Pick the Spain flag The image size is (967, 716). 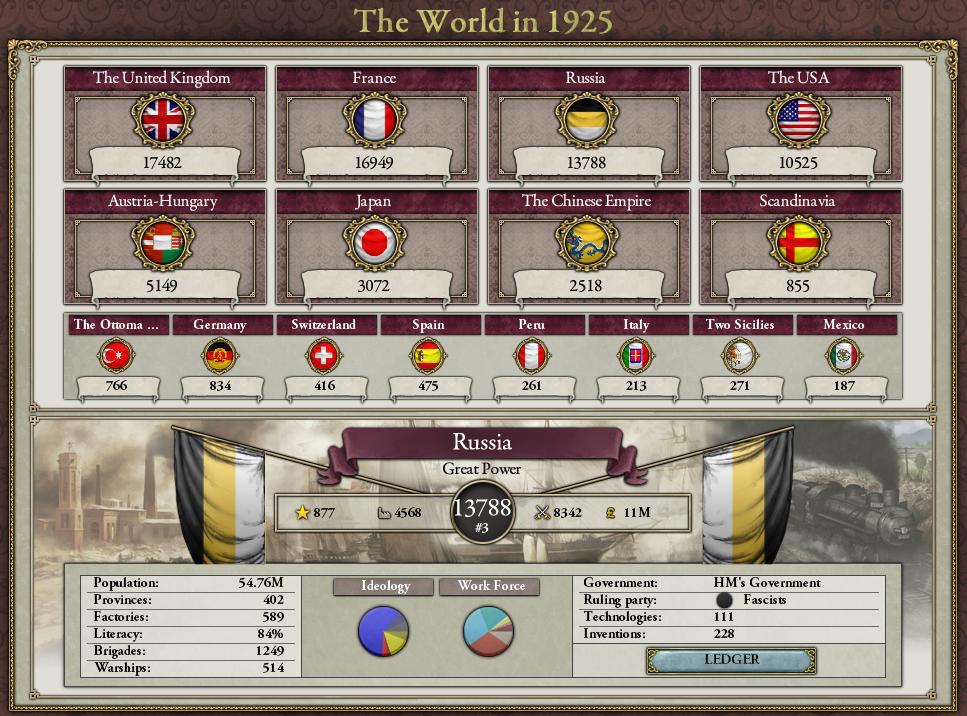pyautogui.click(x=428, y=355)
